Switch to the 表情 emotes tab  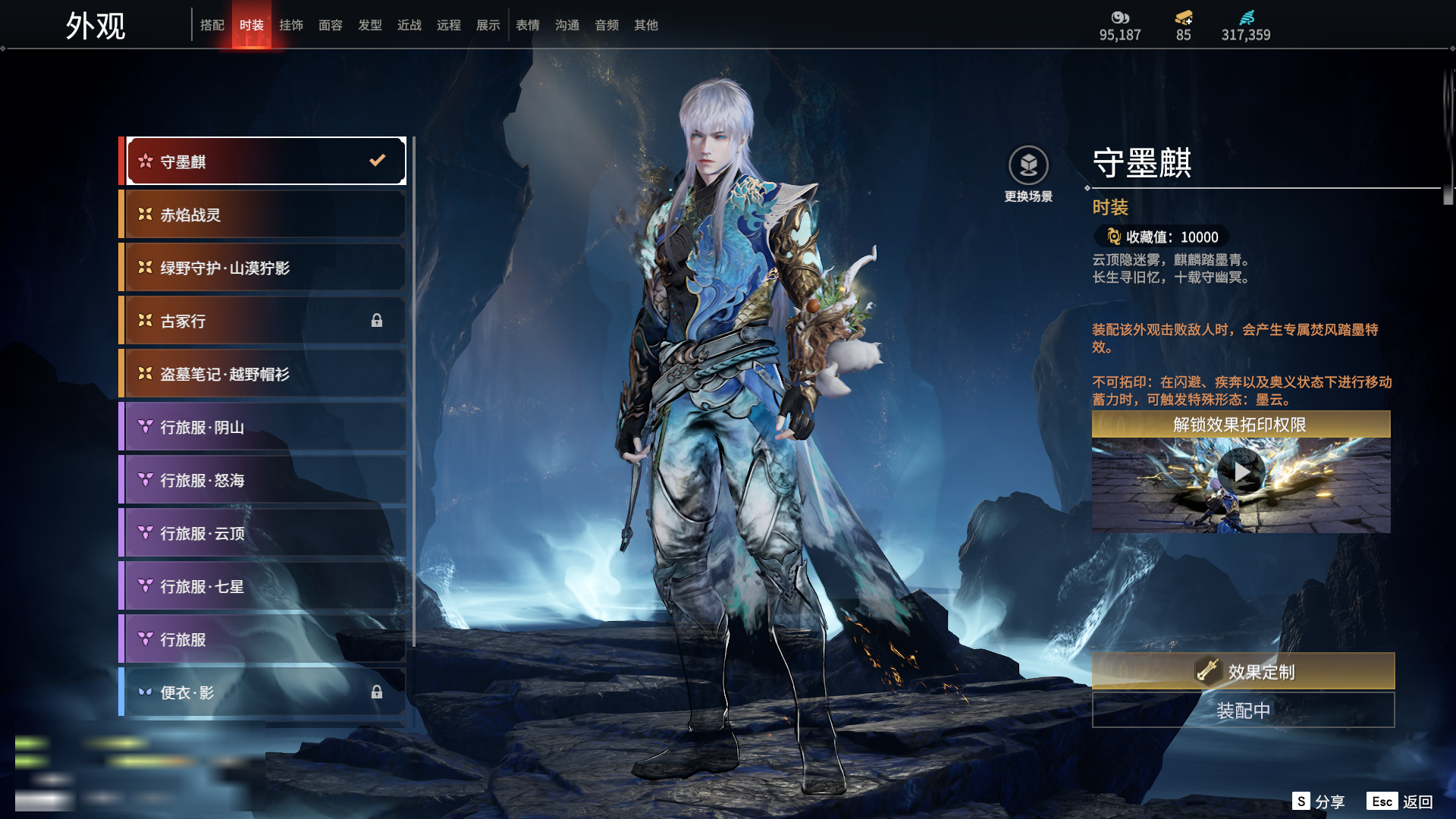pyautogui.click(x=528, y=25)
